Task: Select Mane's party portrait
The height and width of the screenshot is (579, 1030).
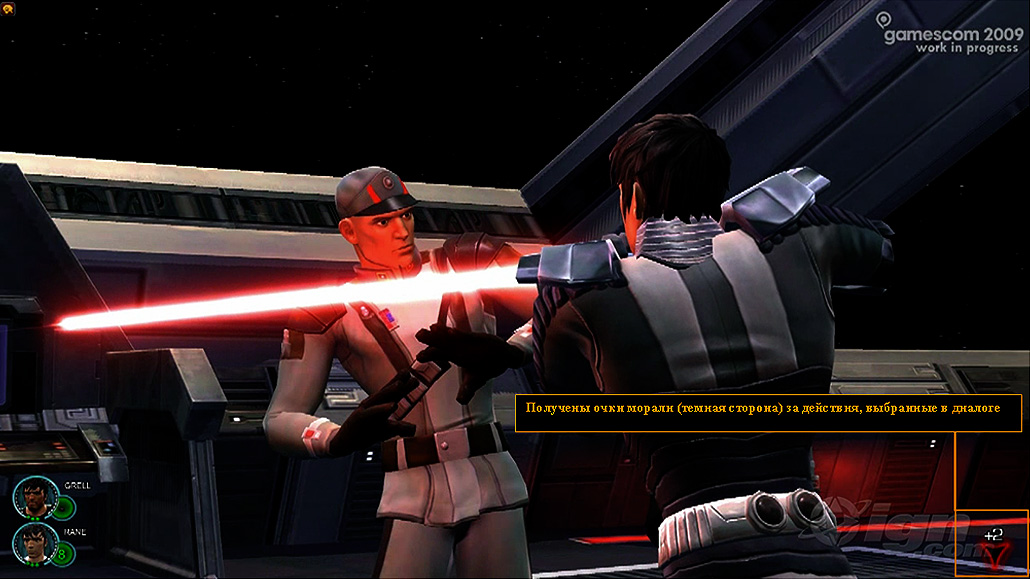Action: tap(35, 543)
